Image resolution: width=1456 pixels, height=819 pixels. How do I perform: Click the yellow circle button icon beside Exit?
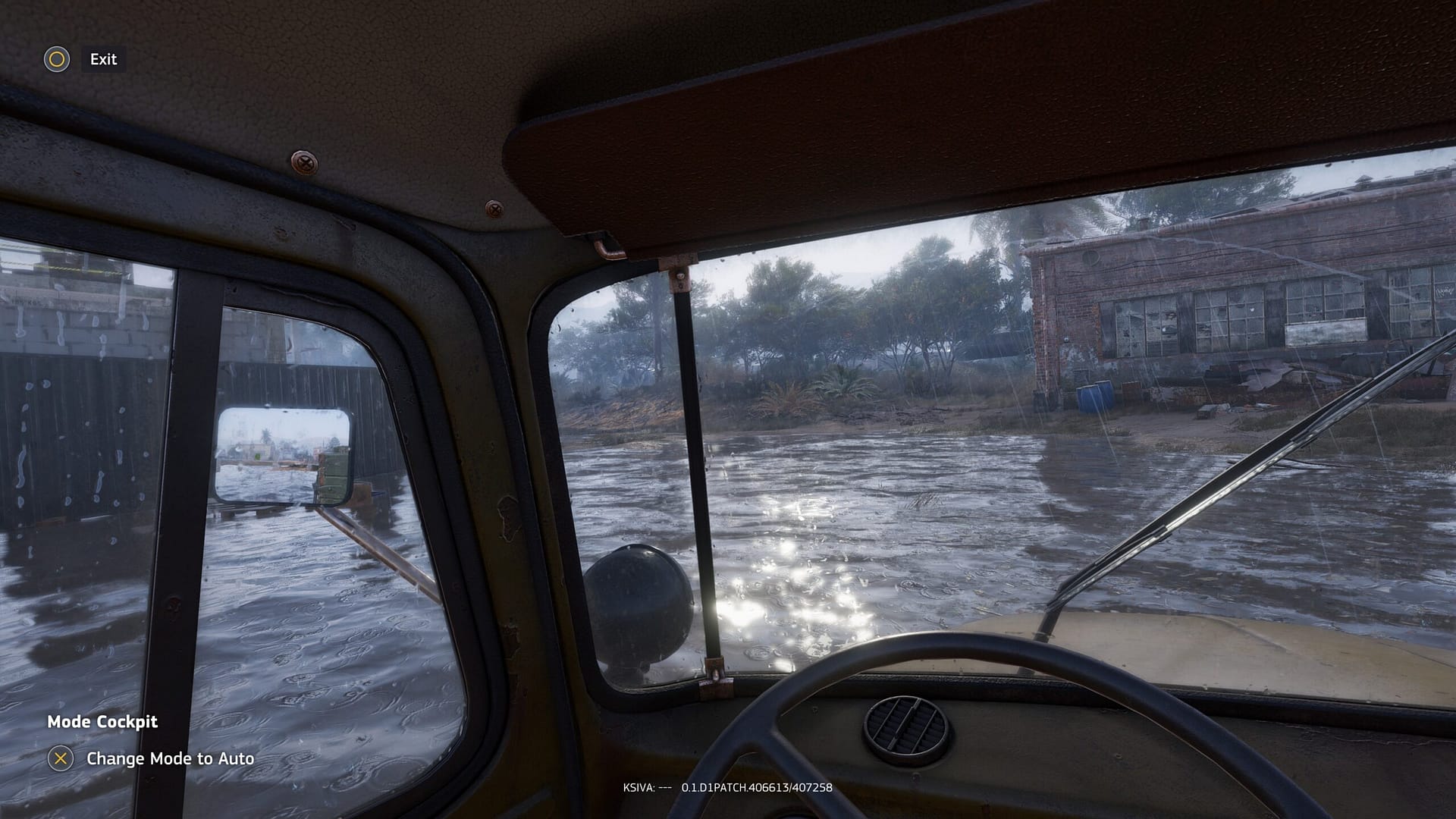(57, 59)
